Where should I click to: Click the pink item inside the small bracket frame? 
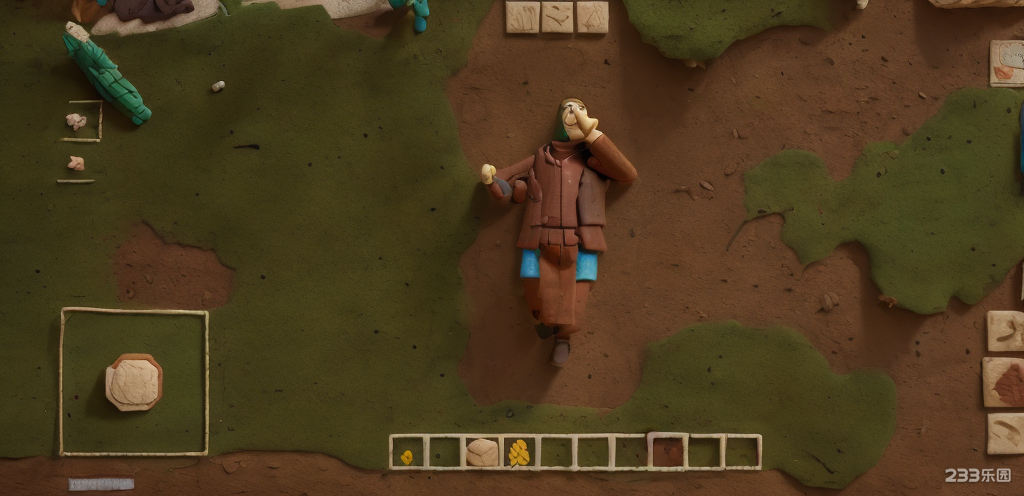(x=76, y=121)
